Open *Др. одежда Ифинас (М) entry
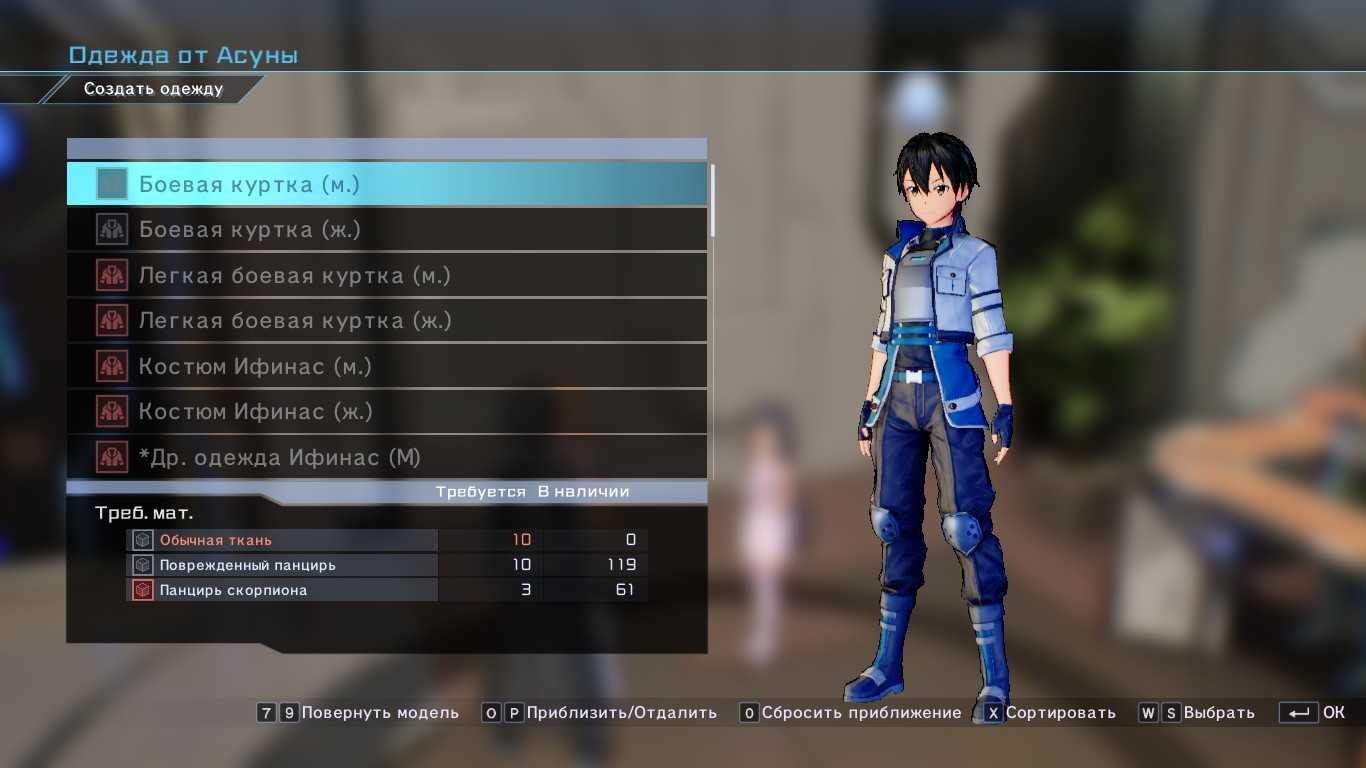 coord(387,457)
